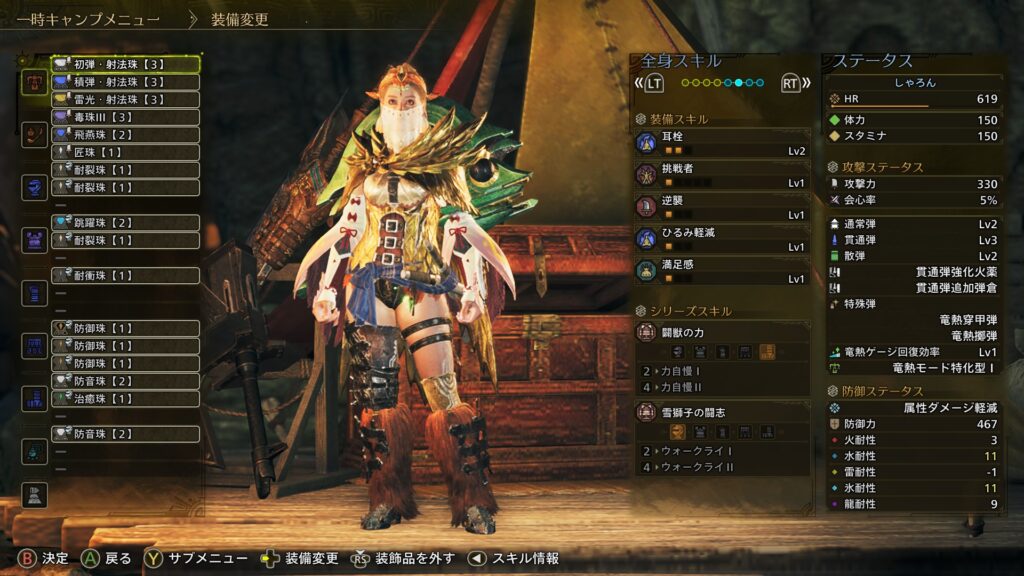Pick the 雷光・射法珠【3】 decoration

point(125,99)
